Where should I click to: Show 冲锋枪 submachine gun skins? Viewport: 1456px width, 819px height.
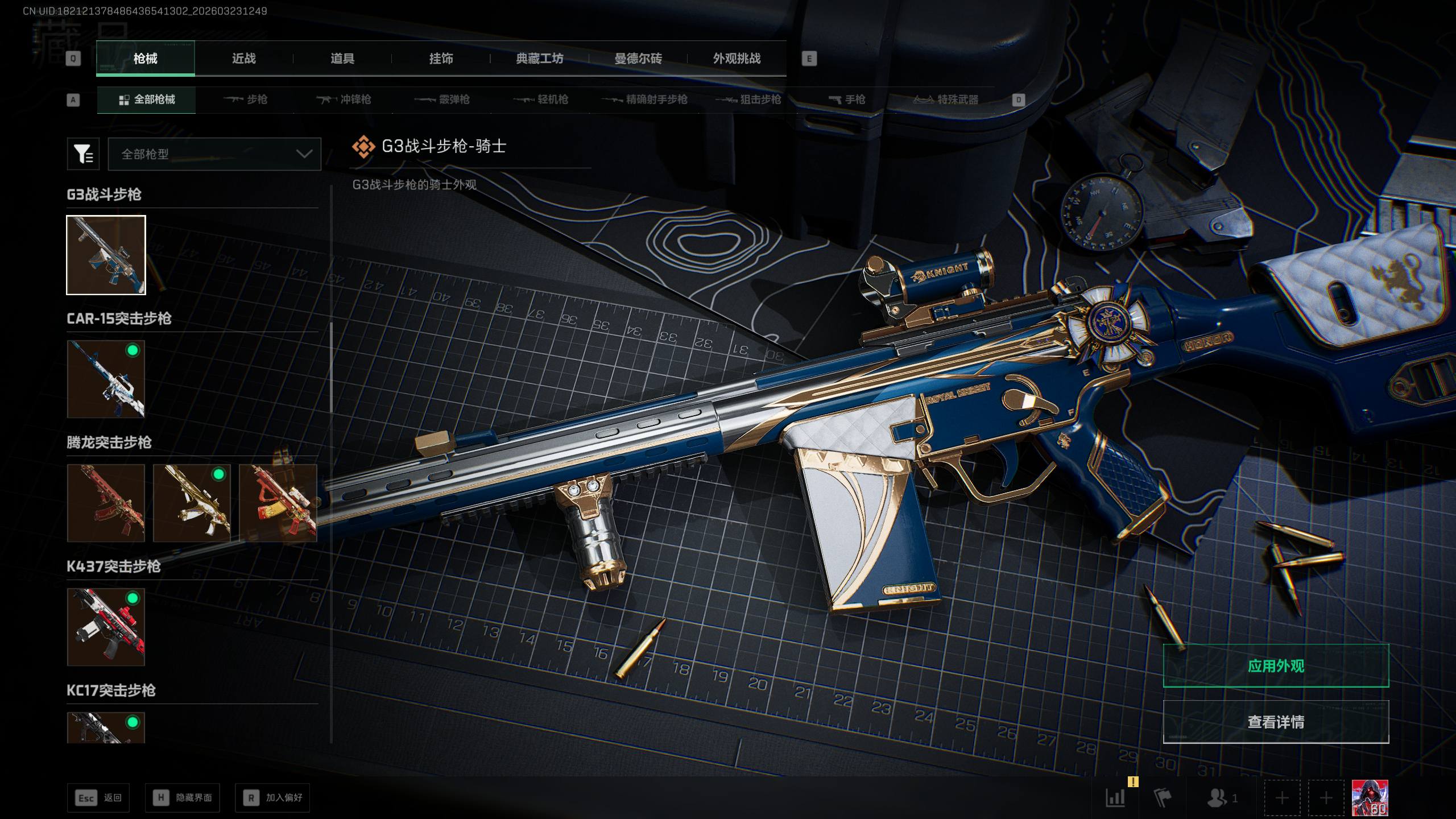[344, 100]
